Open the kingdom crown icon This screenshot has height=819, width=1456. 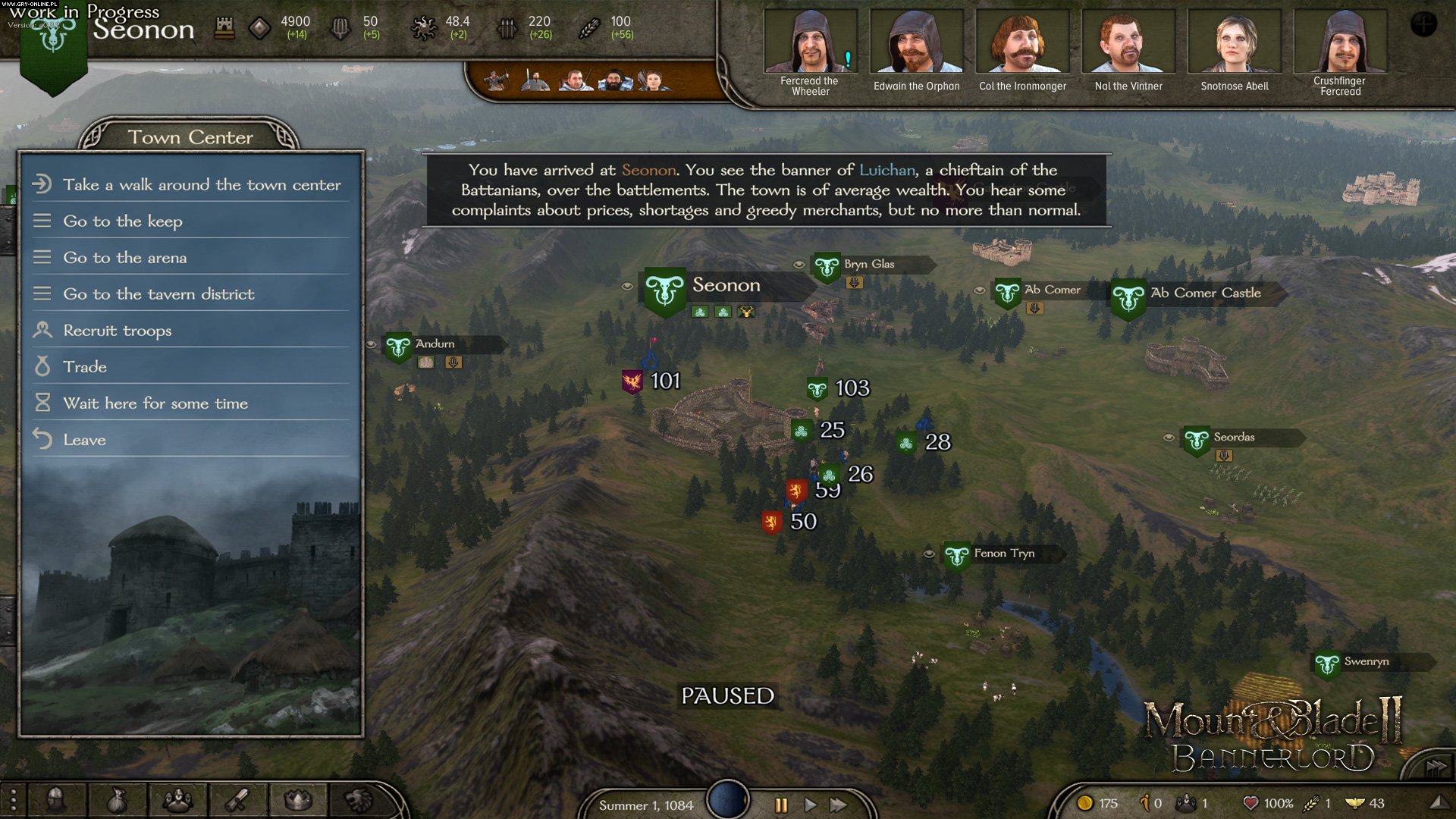click(298, 799)
